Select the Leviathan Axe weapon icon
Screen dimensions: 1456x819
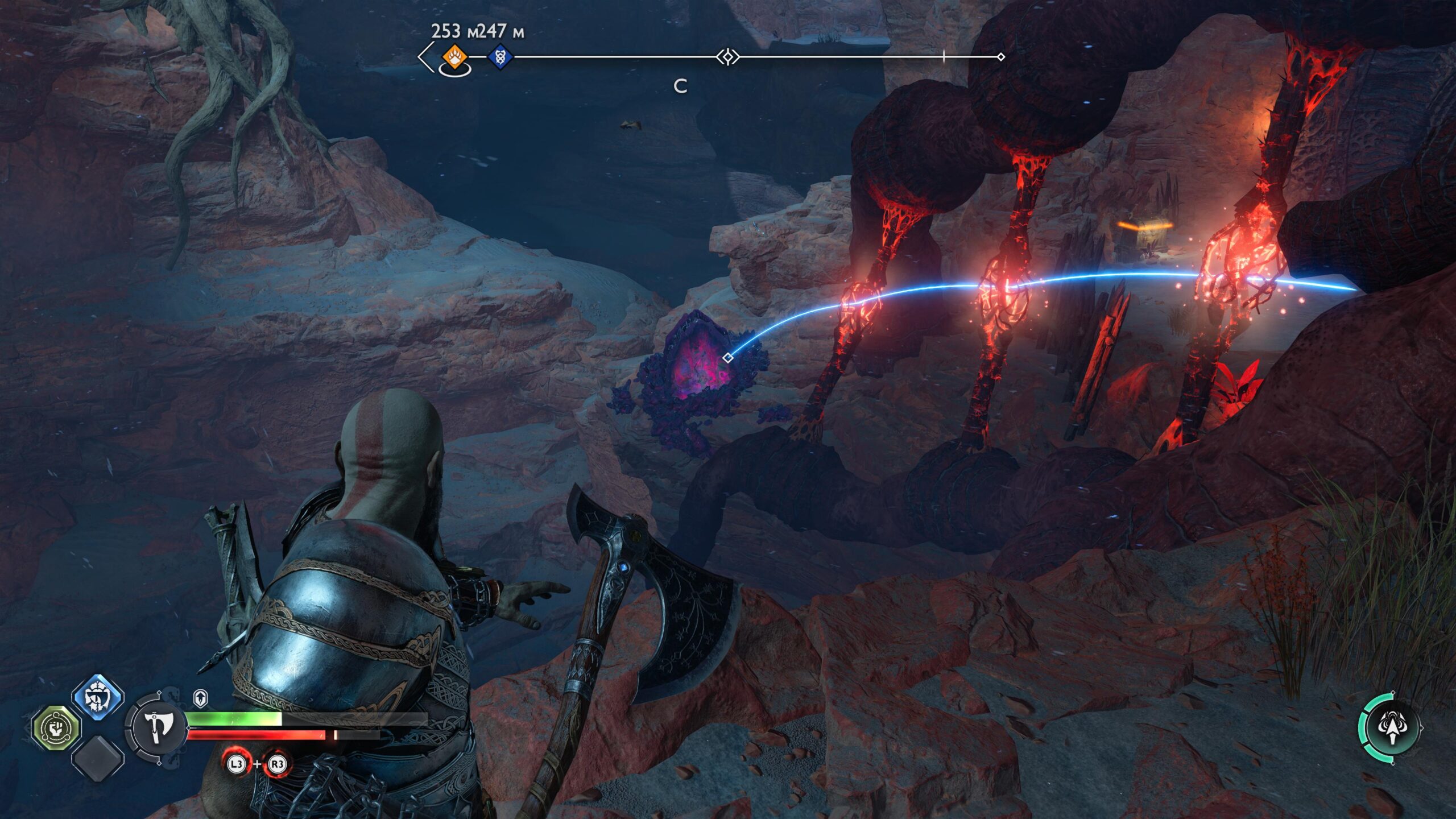coord(156,726)
